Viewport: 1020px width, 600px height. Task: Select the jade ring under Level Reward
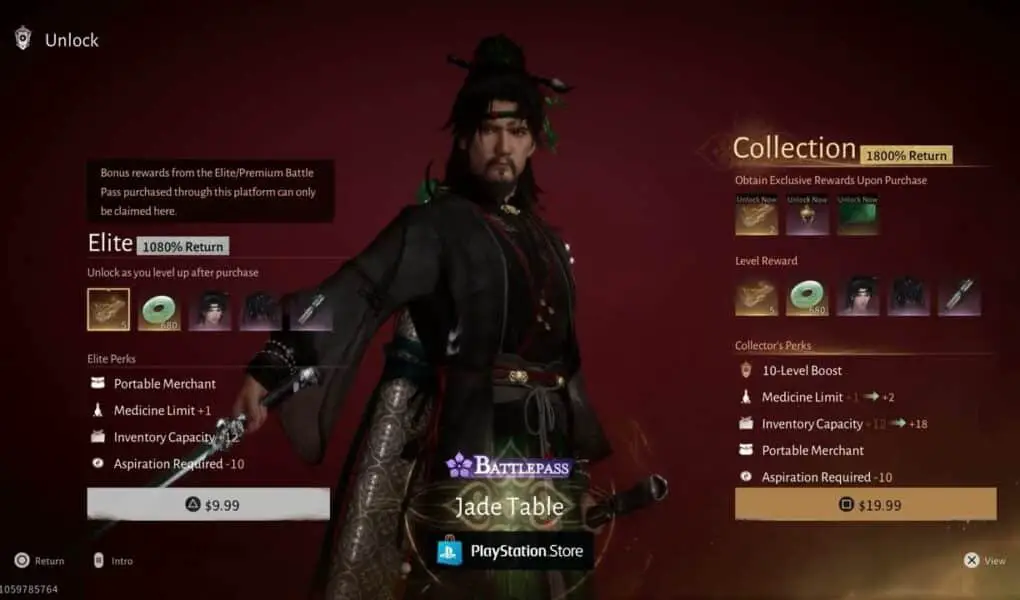807,297
